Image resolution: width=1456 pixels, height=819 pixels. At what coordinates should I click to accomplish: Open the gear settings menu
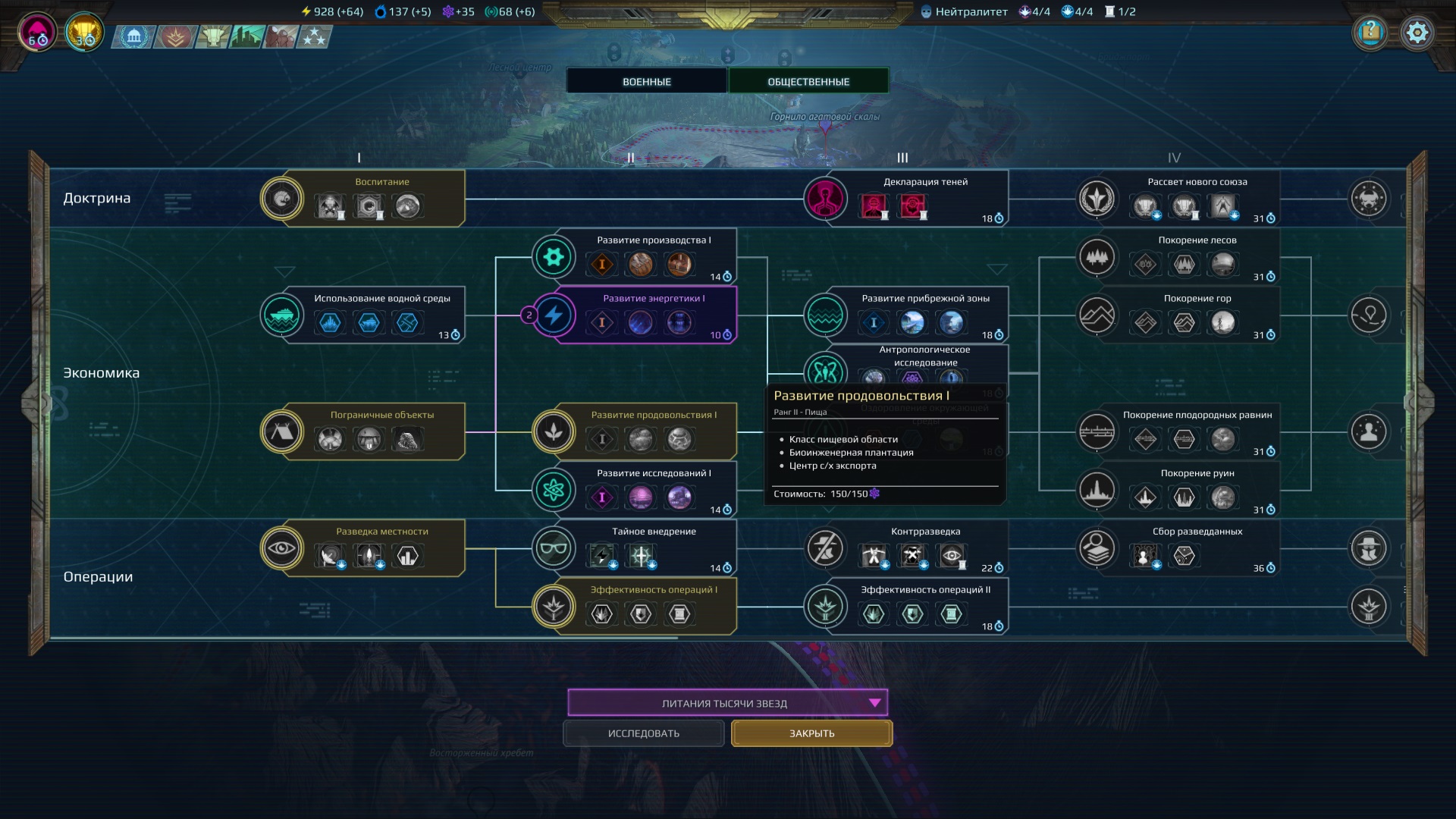[x=1417, y=33]
